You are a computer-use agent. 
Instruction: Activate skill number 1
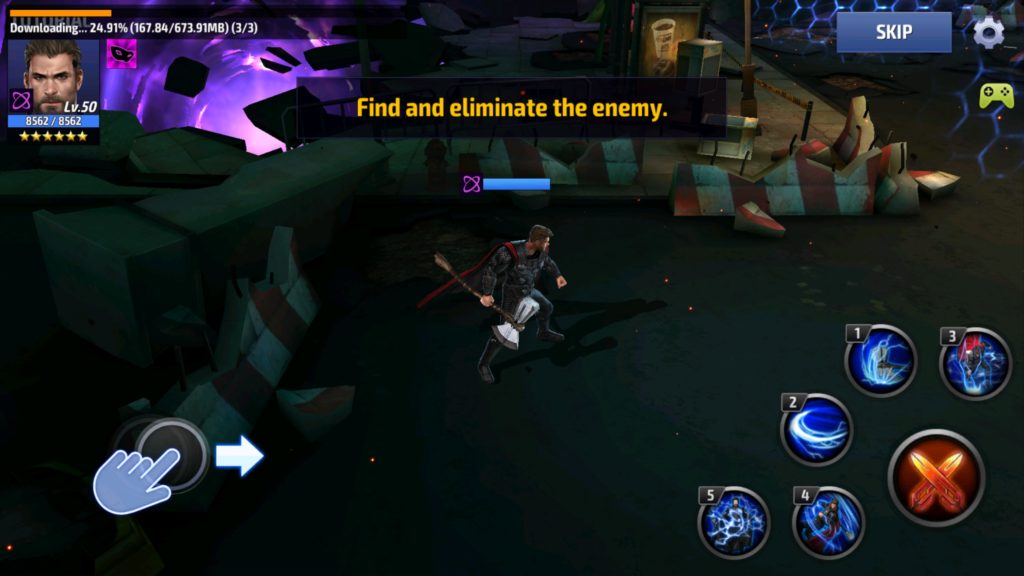click(x=881, y=360)
